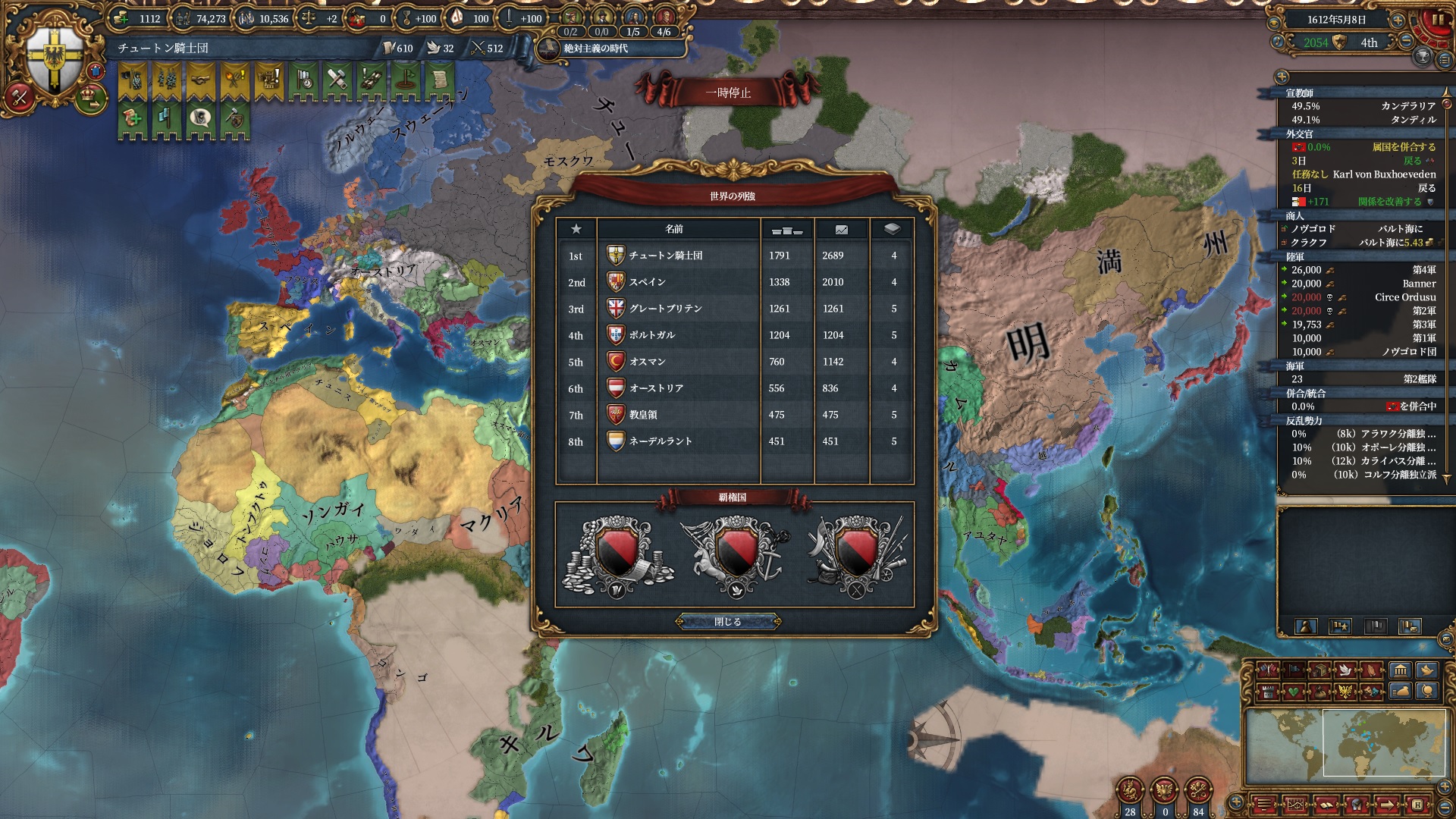Viewport: 1456px width, 819px height.
Task: Open the Teutonic Order country shield
Action: (x=55, y=59)
